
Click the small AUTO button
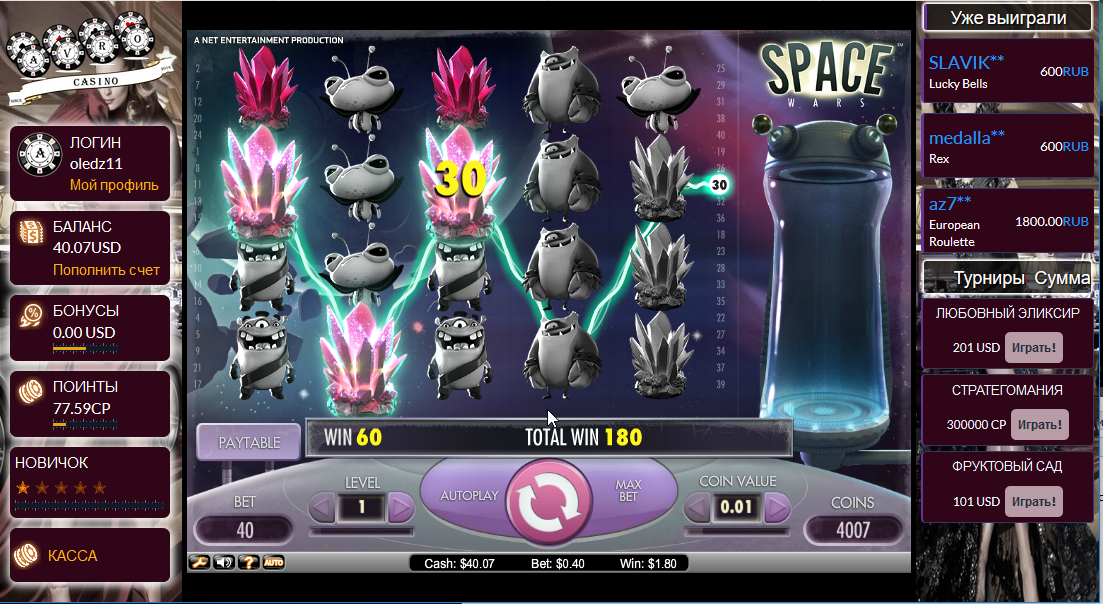(272, 563)
